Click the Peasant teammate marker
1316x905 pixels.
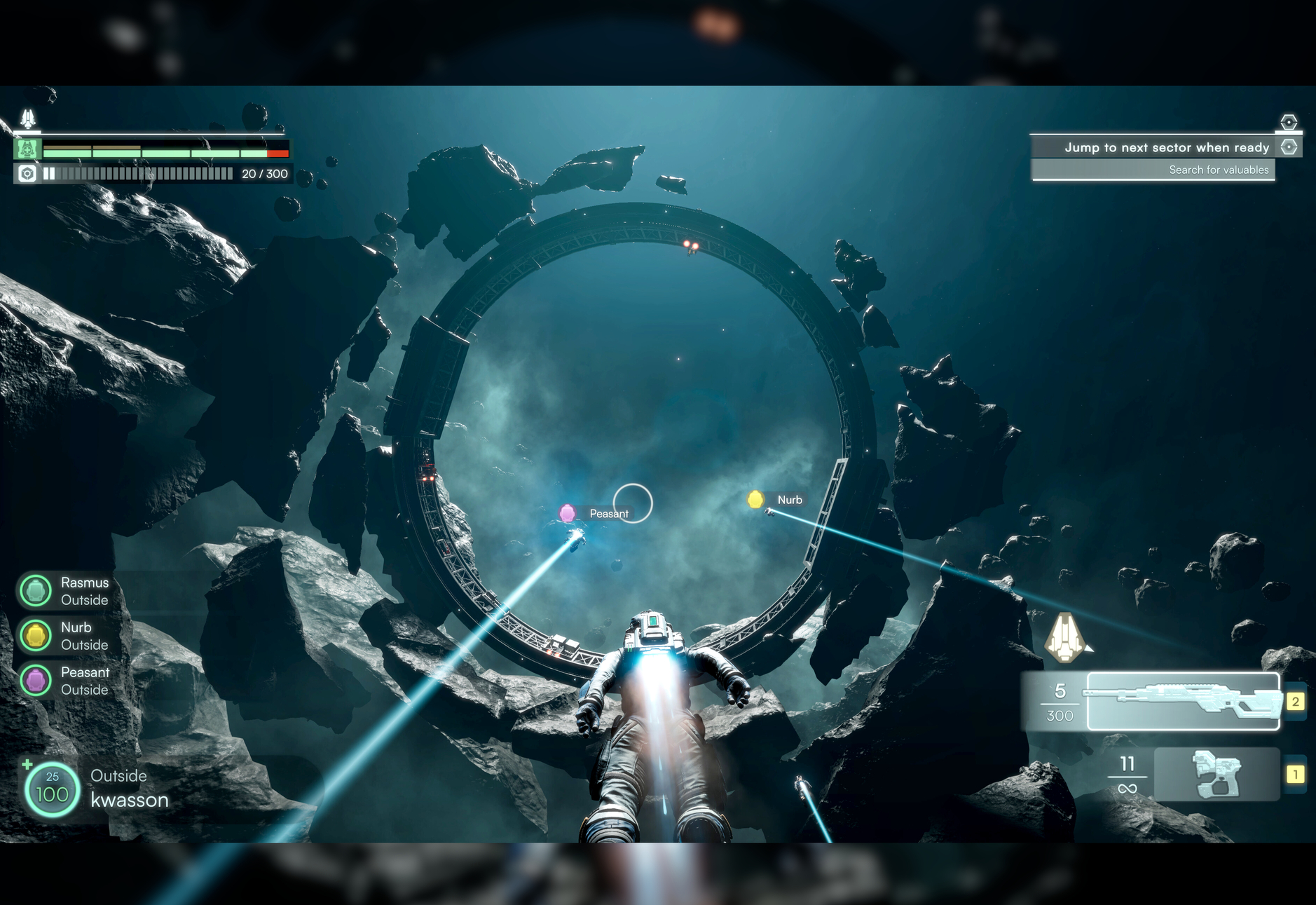click(568, 513)
